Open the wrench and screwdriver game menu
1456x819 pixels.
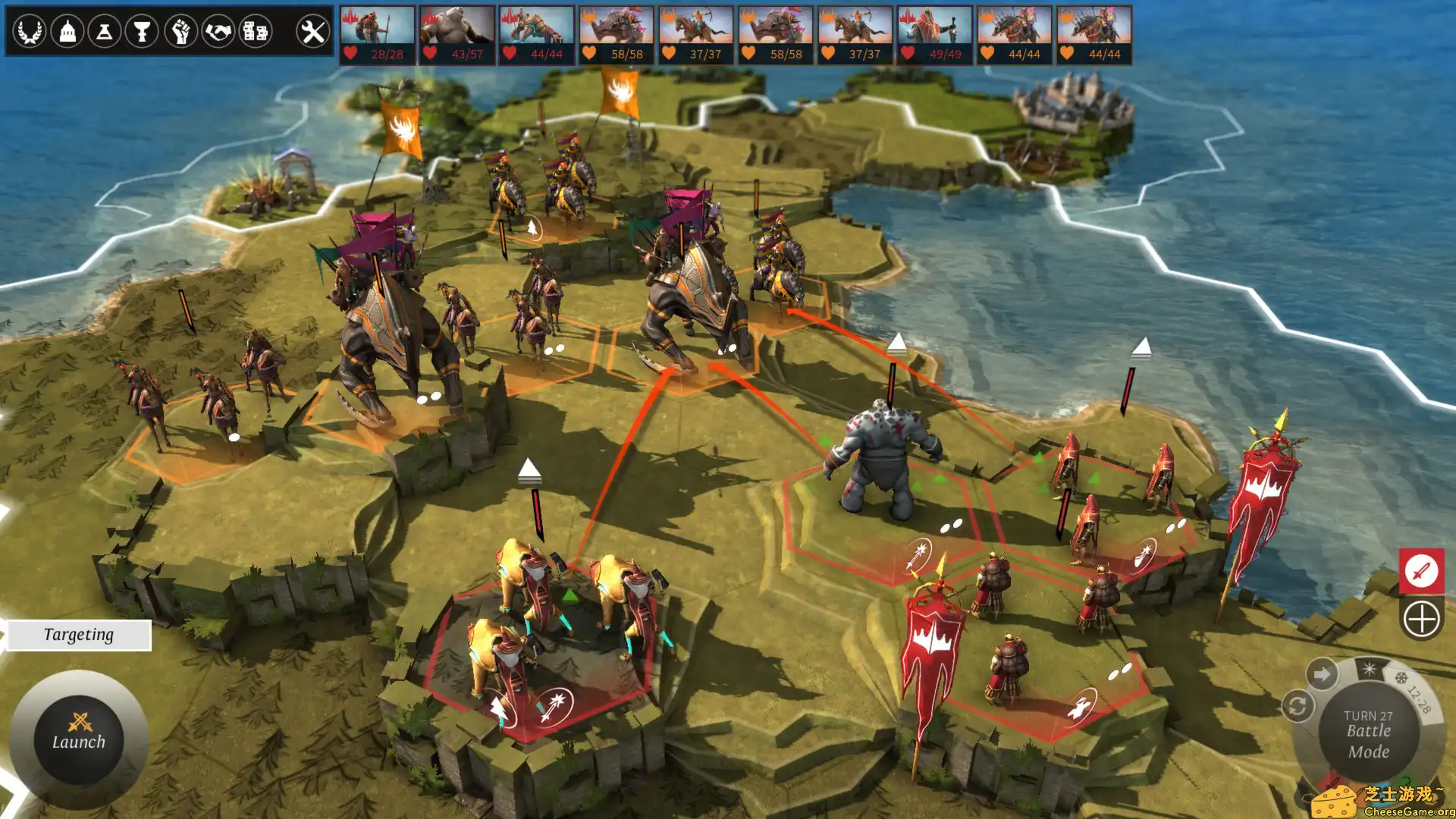coord(312,32)
